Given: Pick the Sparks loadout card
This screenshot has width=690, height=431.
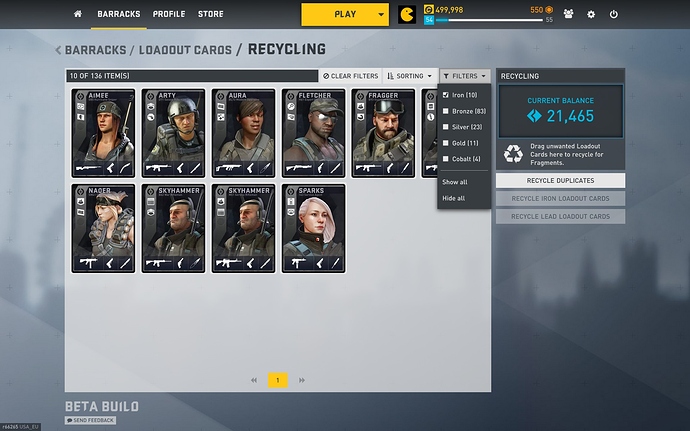Looking at the screenshot, I should click(313, 228).
